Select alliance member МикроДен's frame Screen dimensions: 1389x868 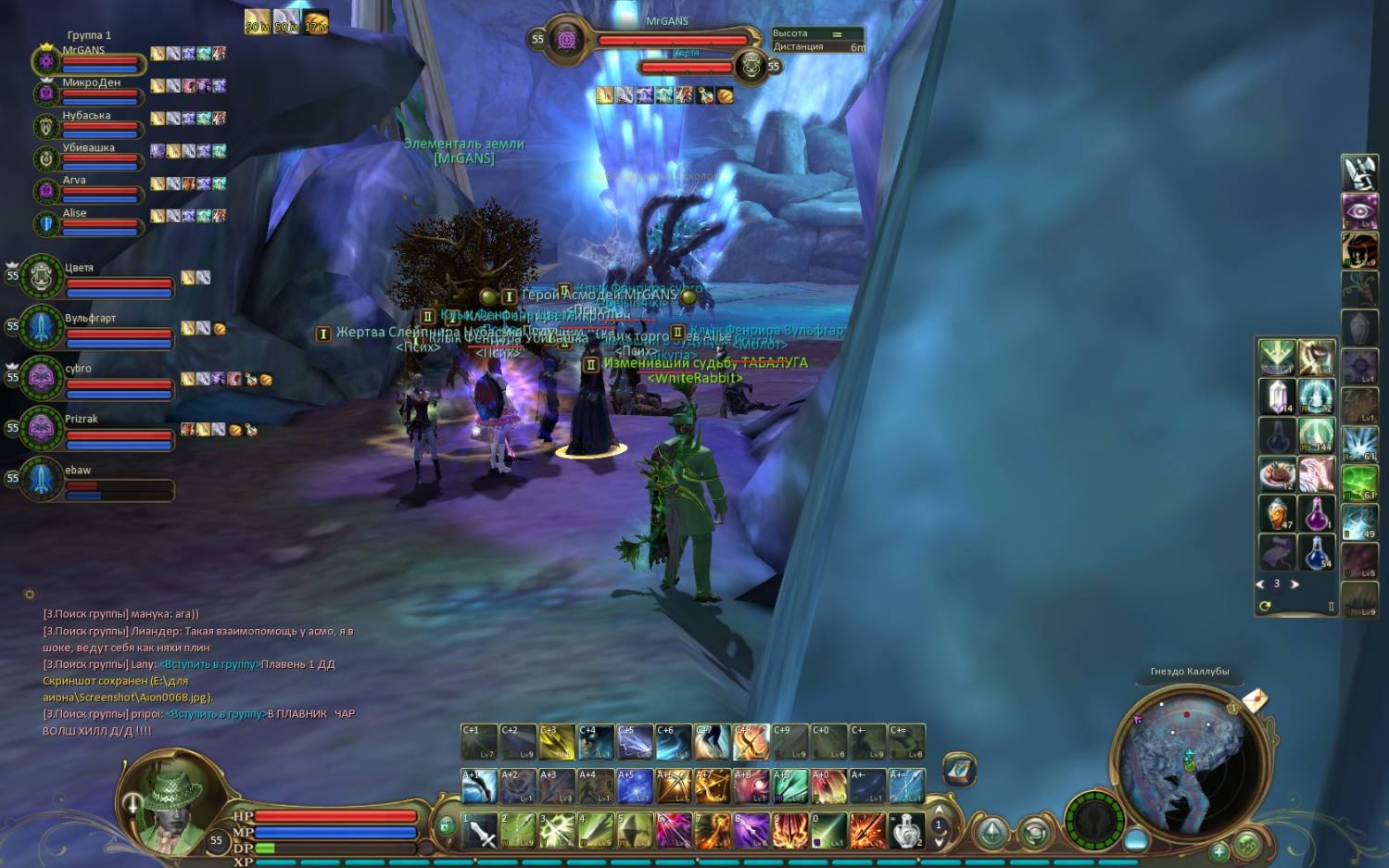coord(91,91)
